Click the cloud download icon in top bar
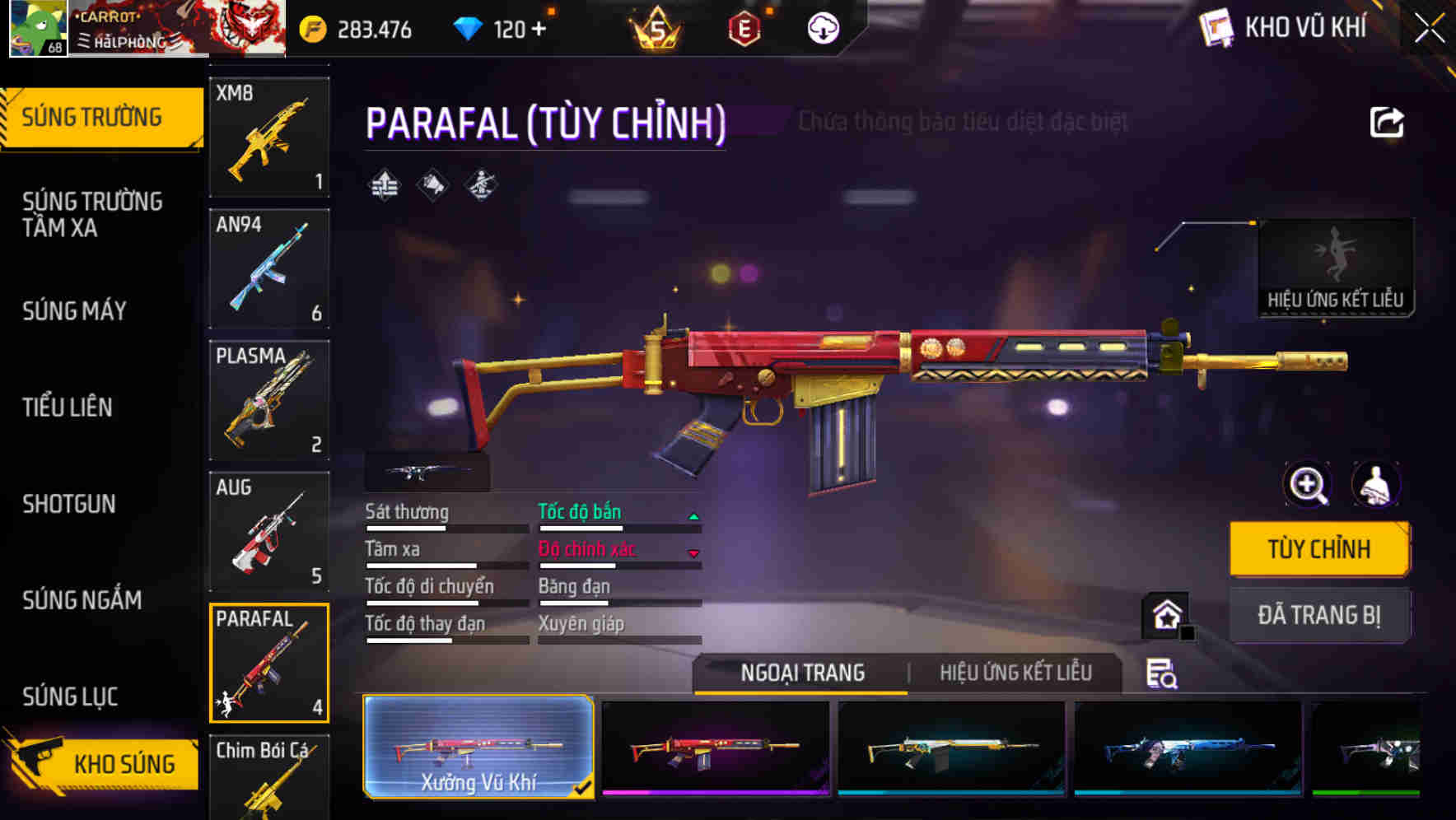Viewport: 1456px width, 820px height. click(820, 29)
